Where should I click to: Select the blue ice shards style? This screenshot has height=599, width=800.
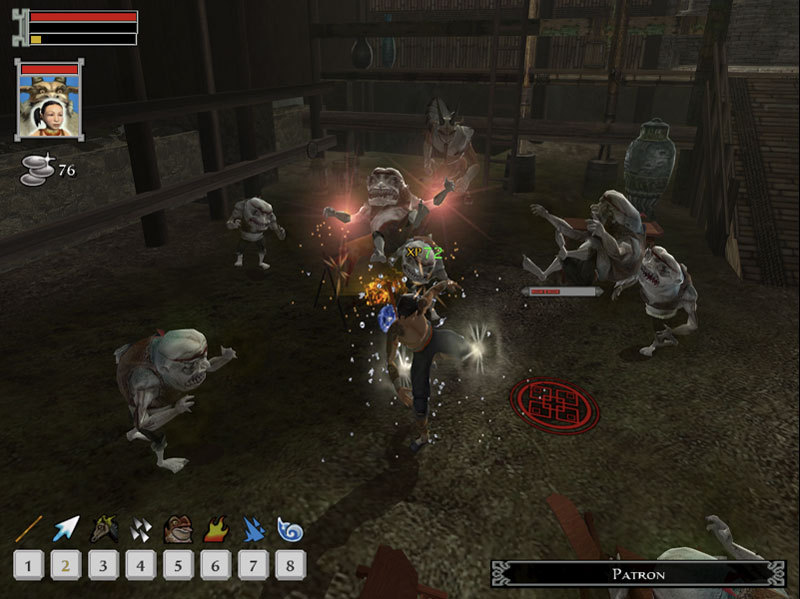(x=251, y=529)
